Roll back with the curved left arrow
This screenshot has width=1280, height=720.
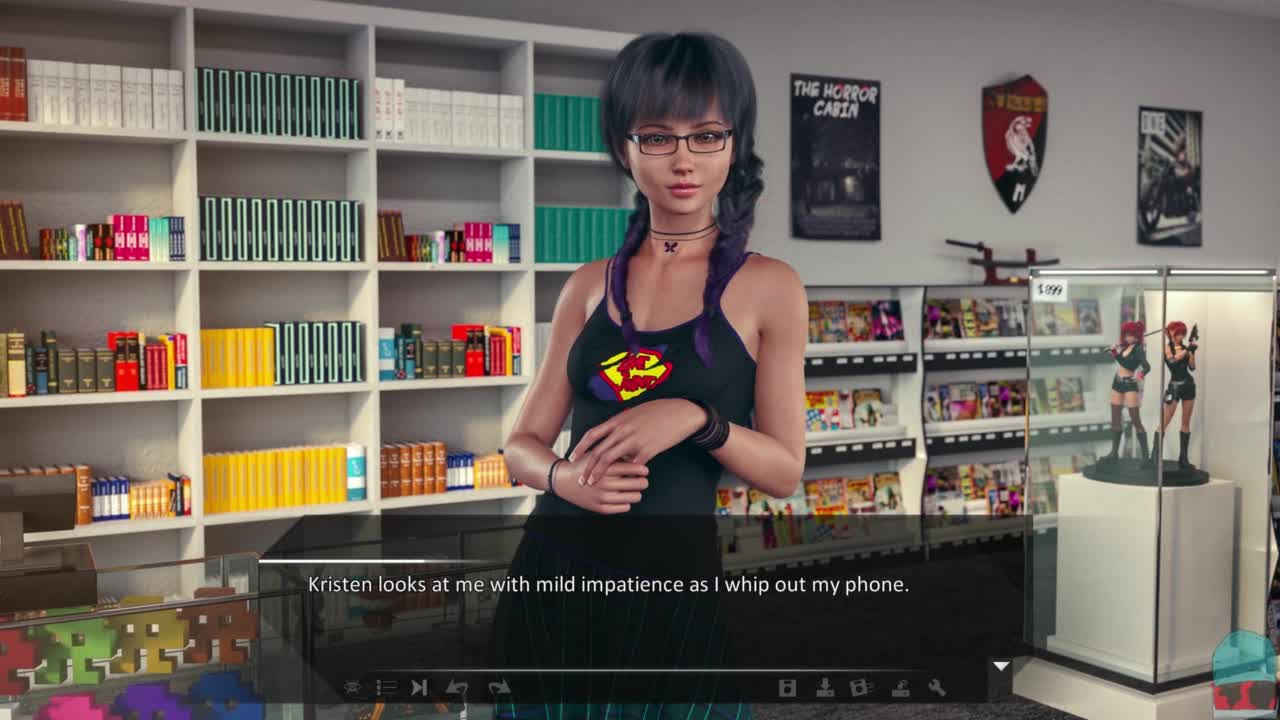[x=458, y=687]
